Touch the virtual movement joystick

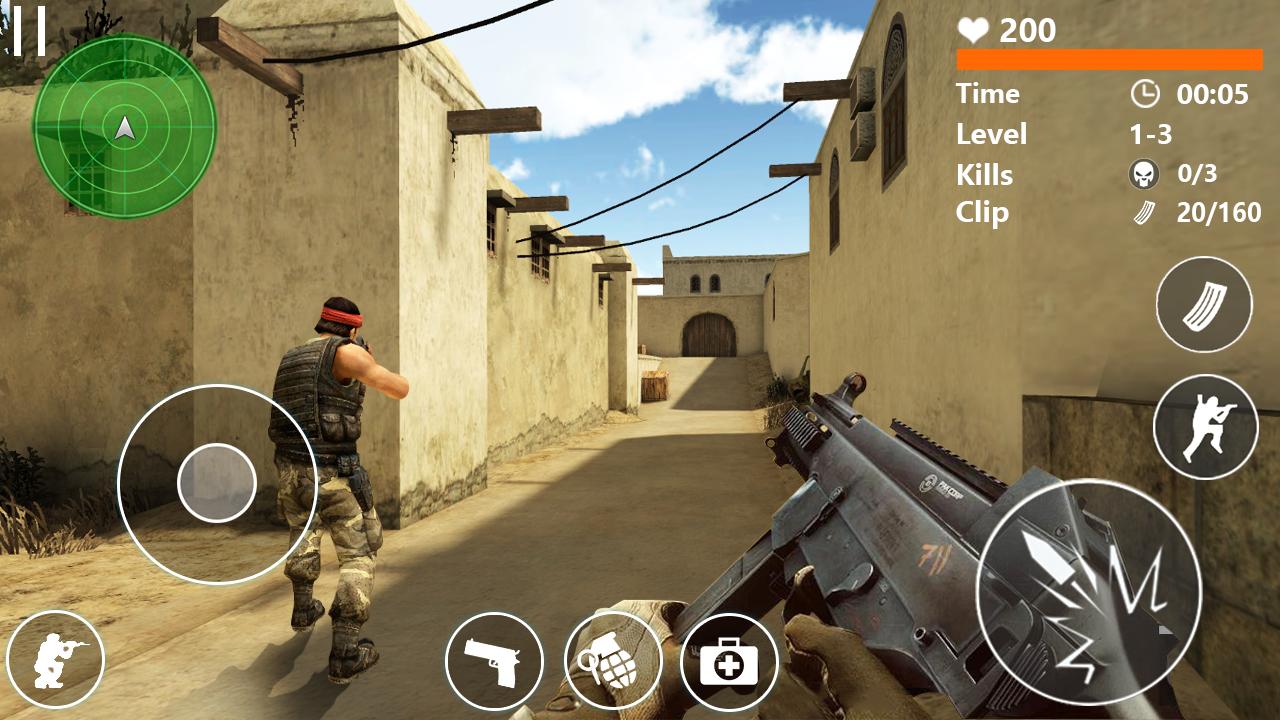pos(217,484)
